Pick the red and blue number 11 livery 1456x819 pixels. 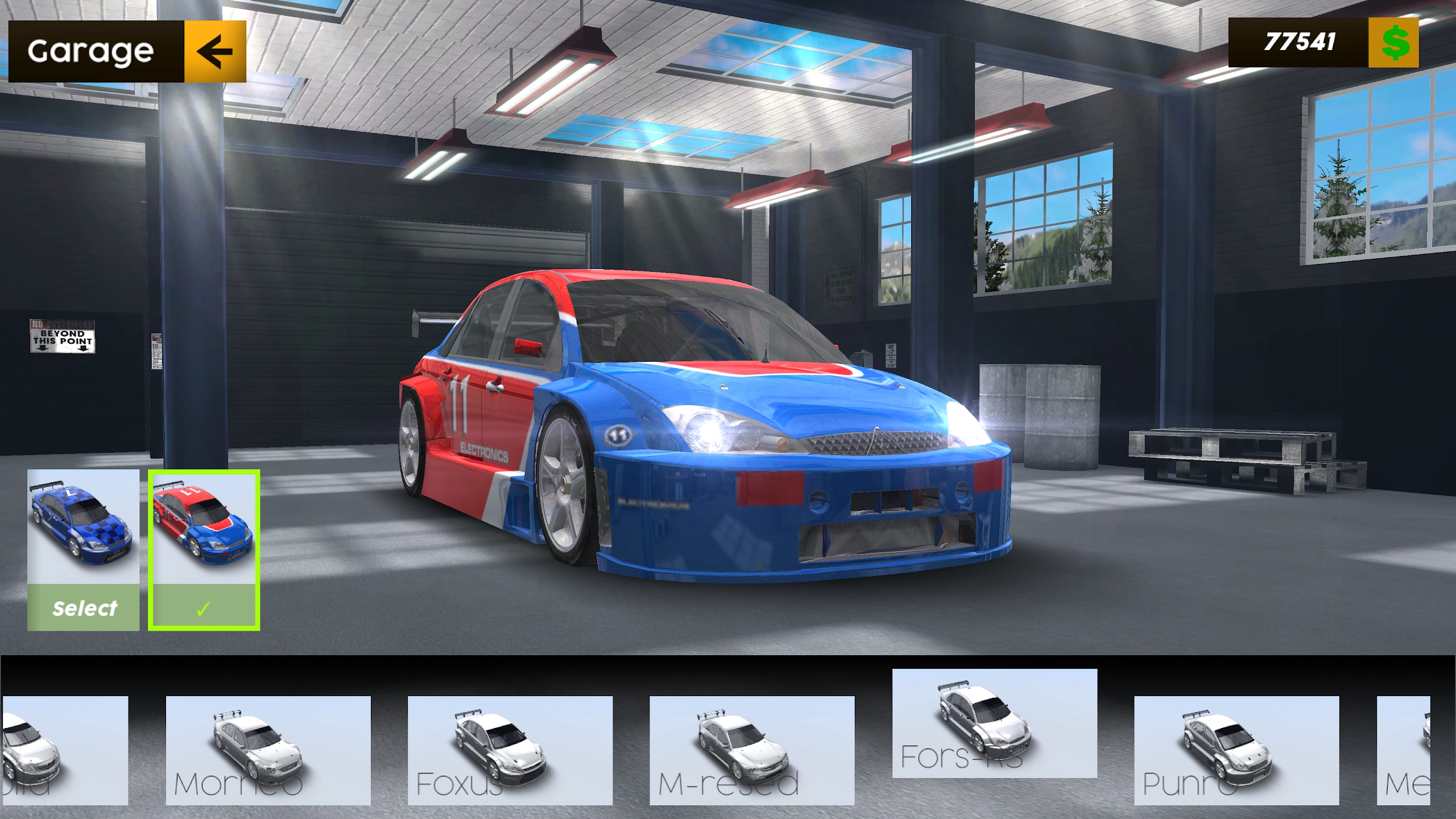[x=204, y=549]
